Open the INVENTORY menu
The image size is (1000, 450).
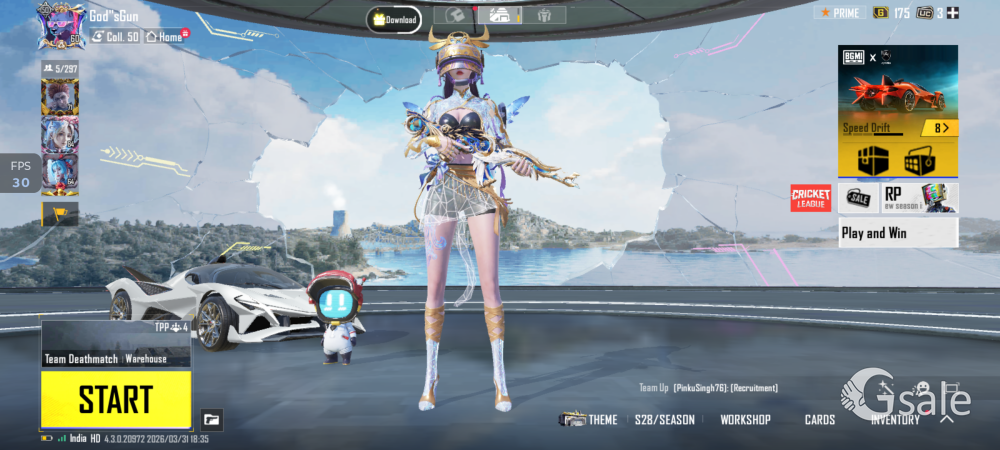(x=895, y=420)
